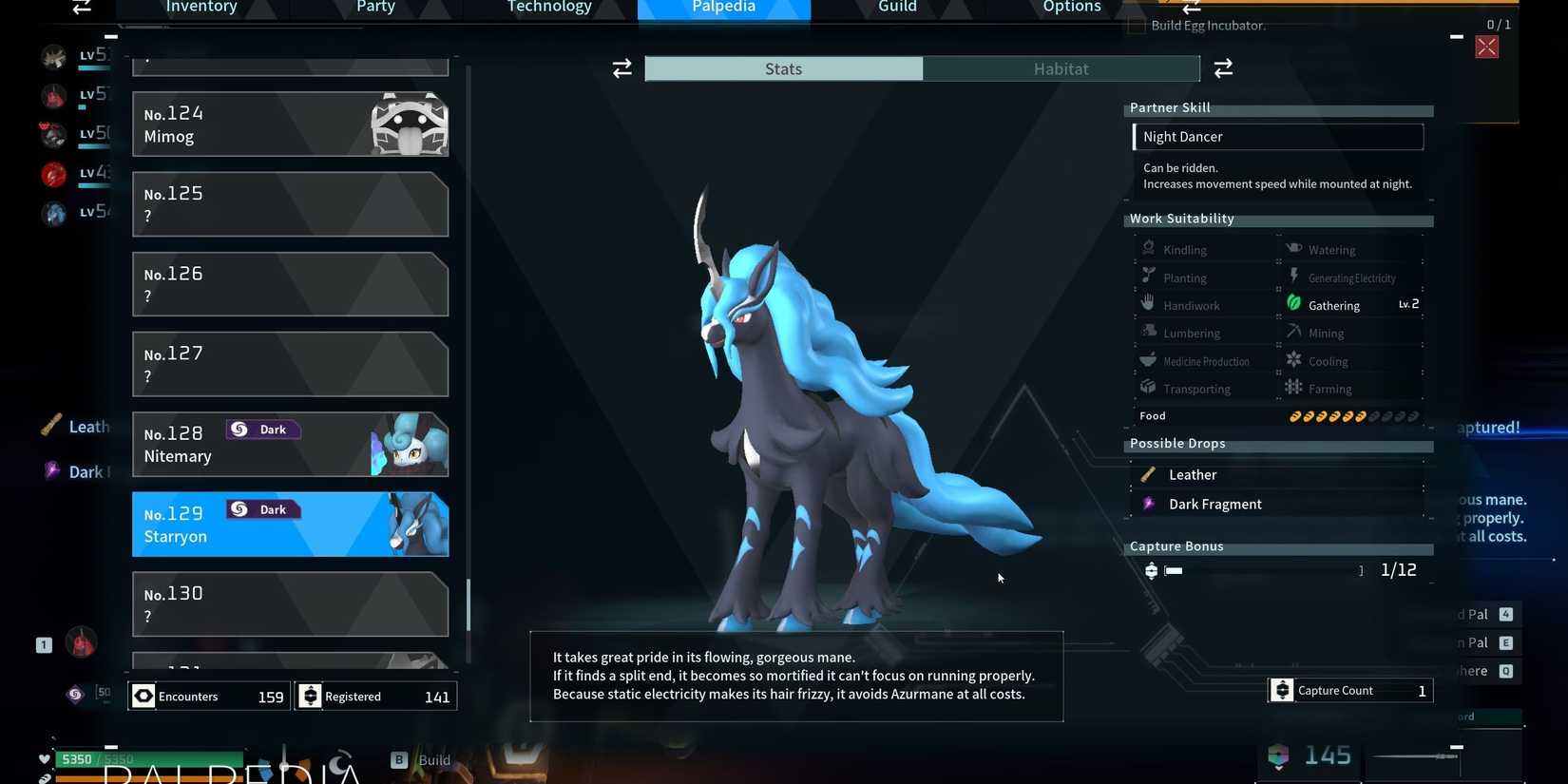Click the Dark Fragment drop icon
Viewport: 1568px width, 784px height.
coord(1149,503)
